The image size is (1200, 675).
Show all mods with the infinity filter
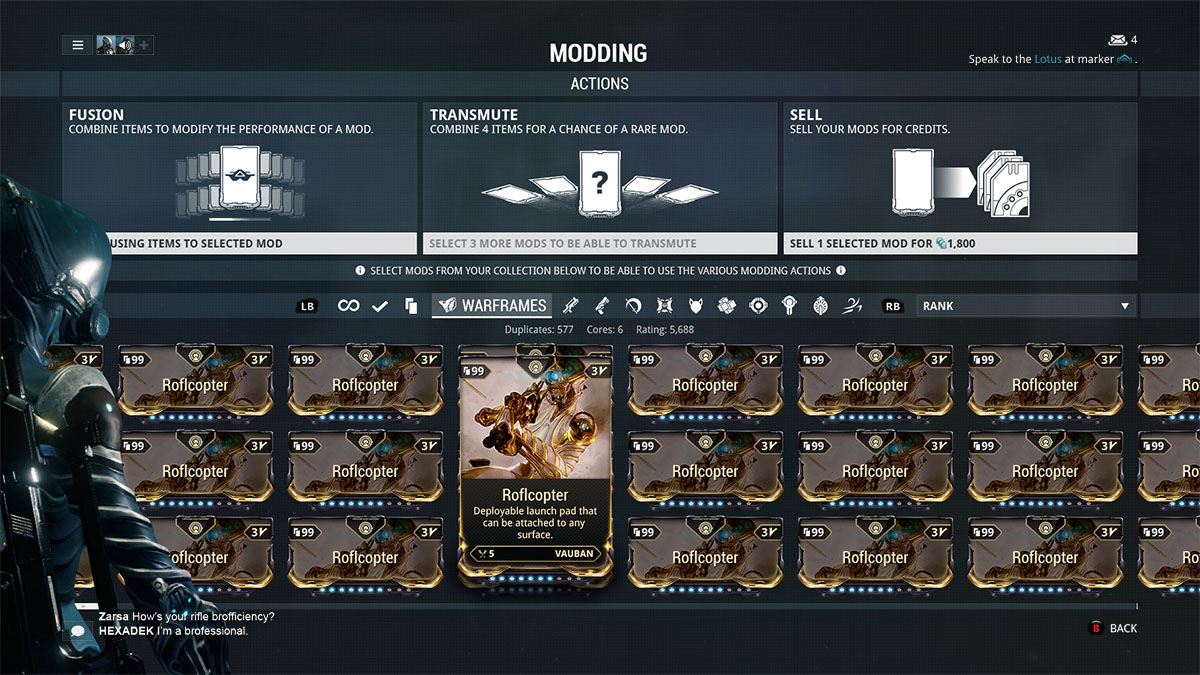348,306
